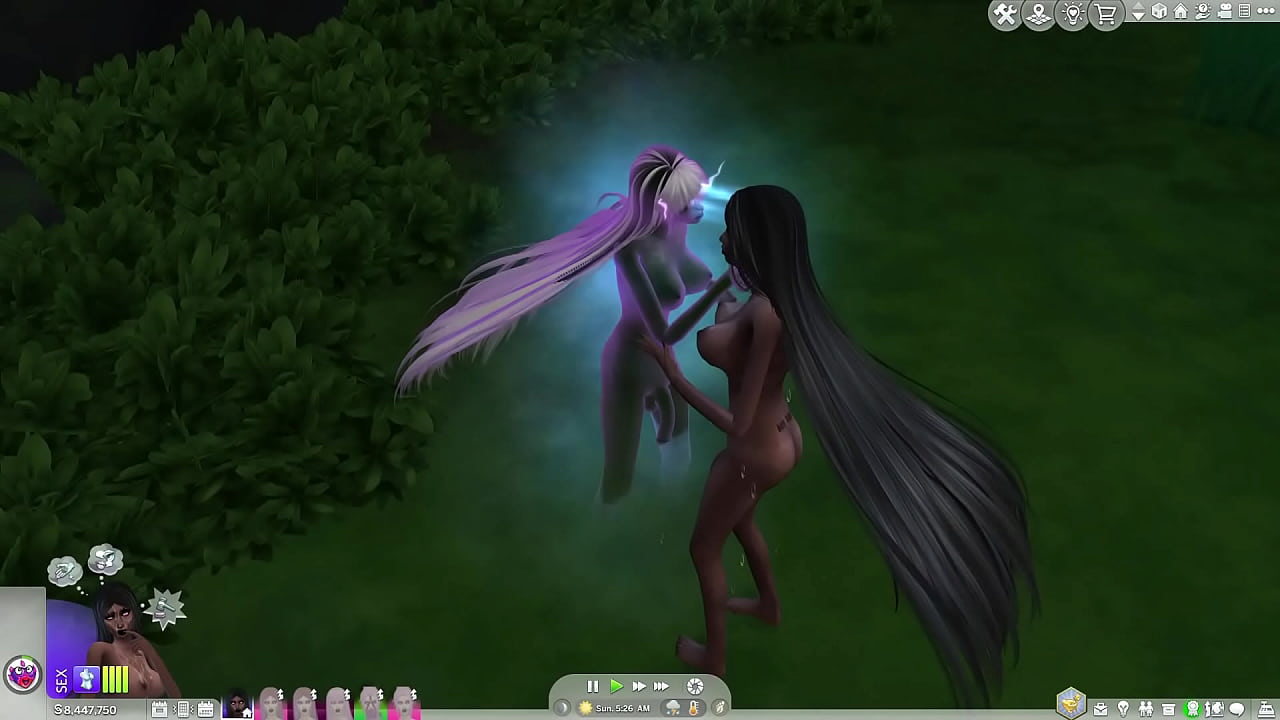Click the video camera capture icon
1280x720 pixels.
1225,11
